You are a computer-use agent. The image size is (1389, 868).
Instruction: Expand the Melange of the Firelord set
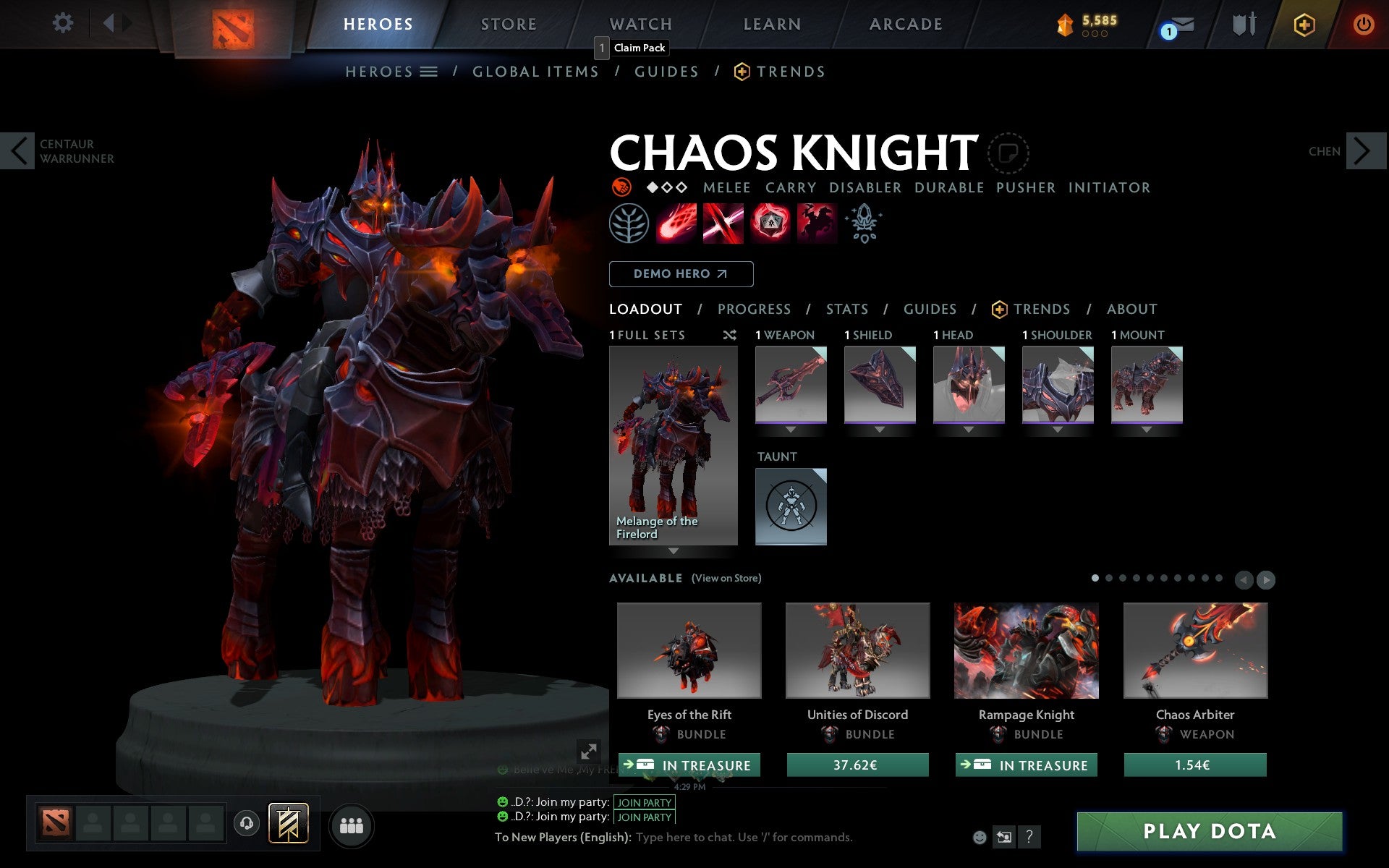point(674,551)
